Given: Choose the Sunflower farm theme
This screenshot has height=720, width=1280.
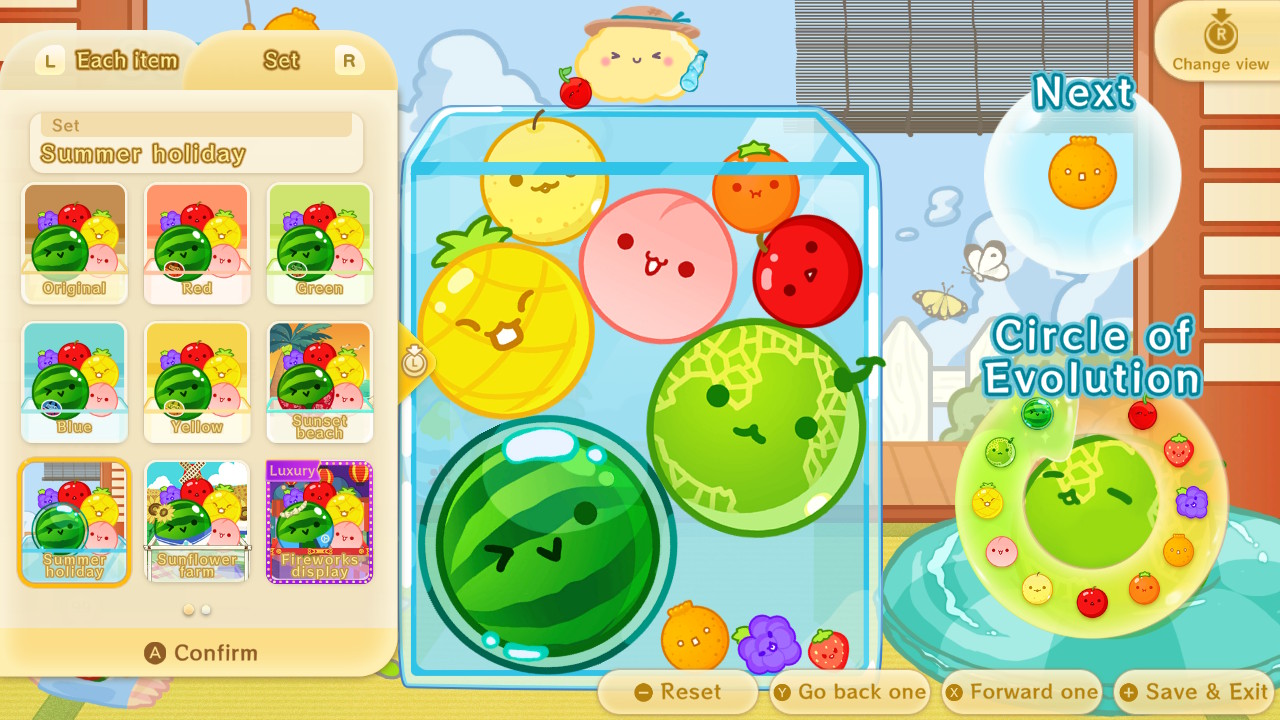Looking at the screenshot, I should pyautogui.click(x=196, y=521).
